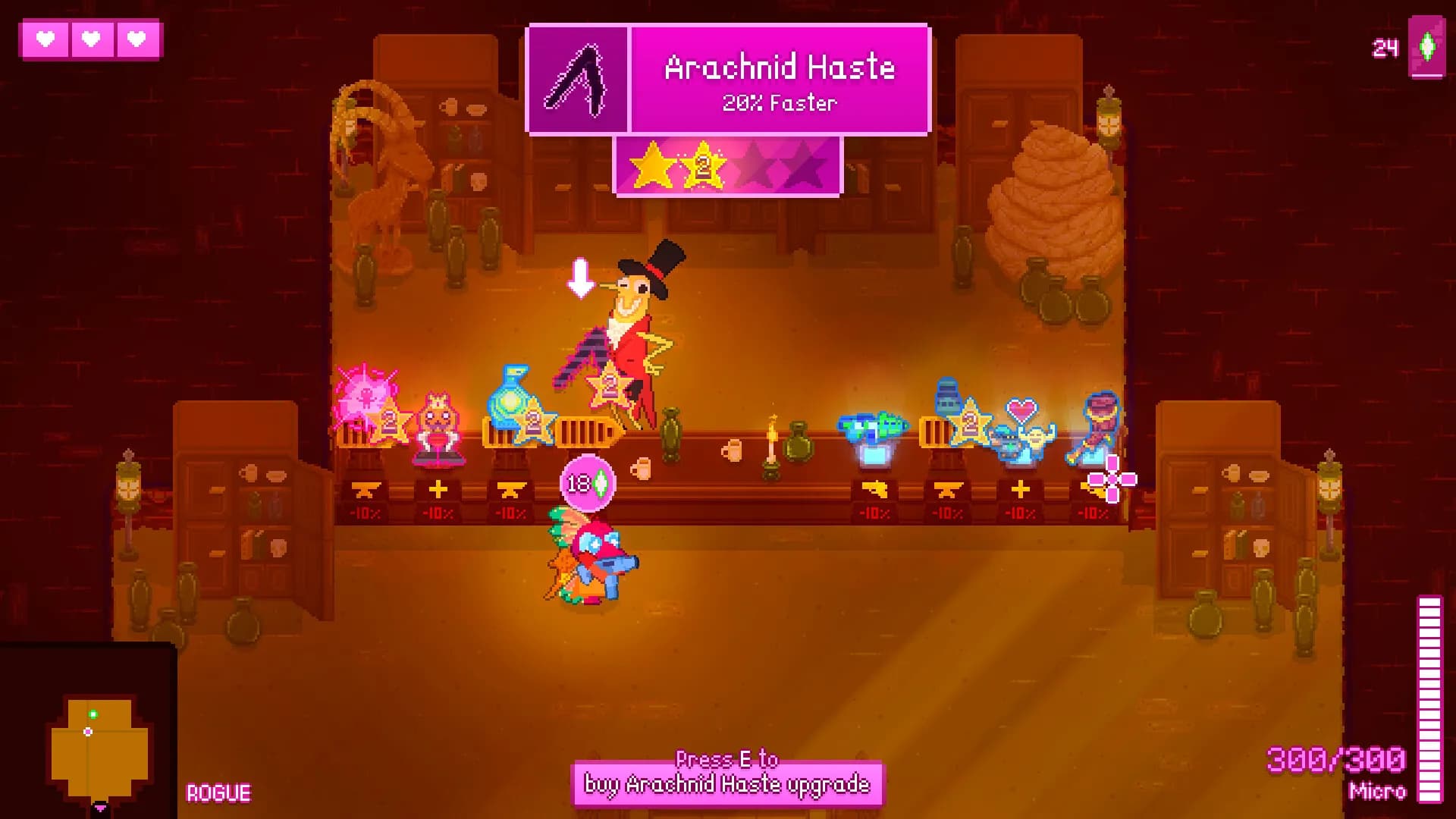This screenshot has height=819, width=1456.
Task: Click the green gem currency icon
Action: pos(1427,47)
